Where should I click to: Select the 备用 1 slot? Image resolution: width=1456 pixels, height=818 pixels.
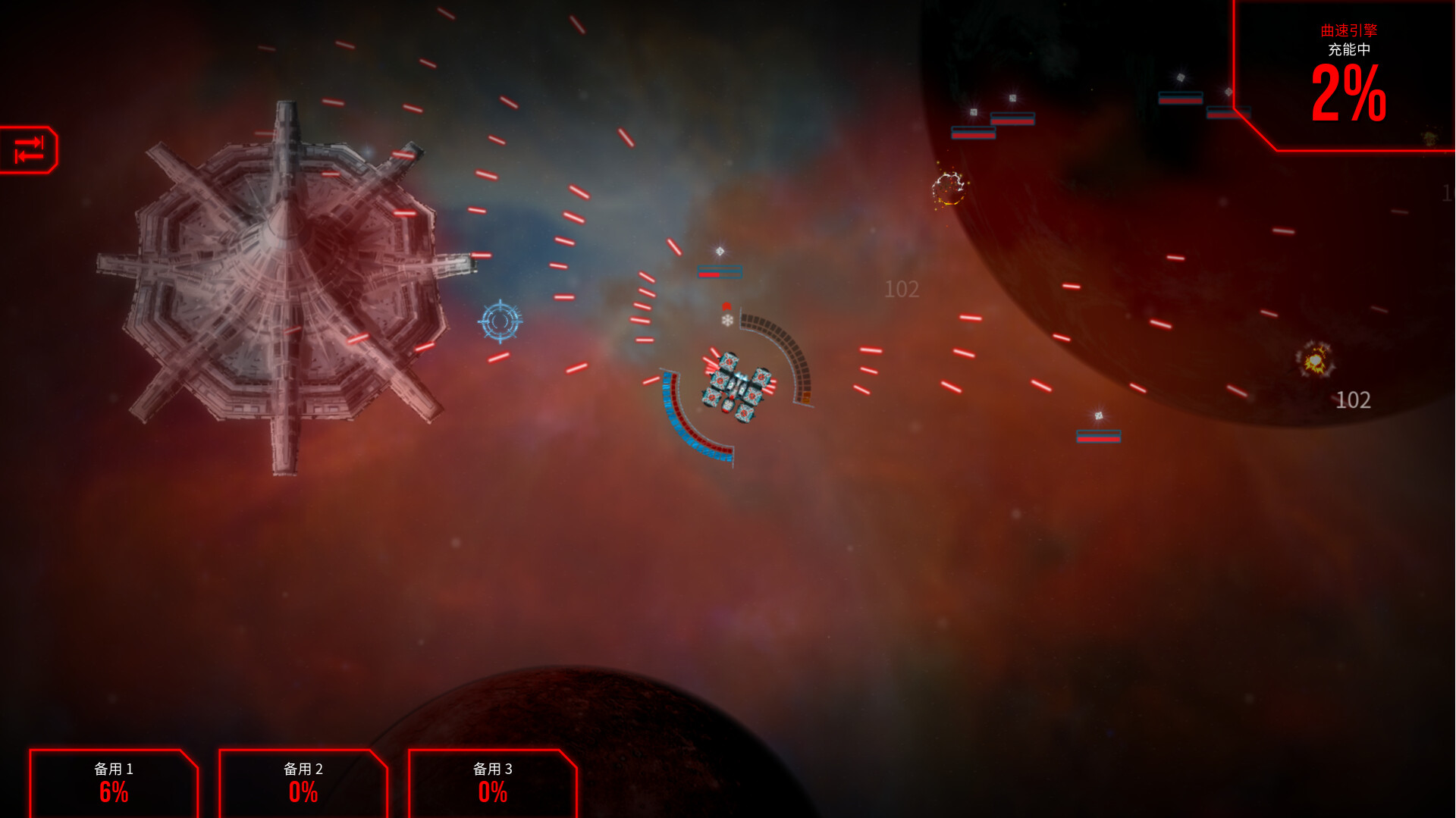(114, 783)
